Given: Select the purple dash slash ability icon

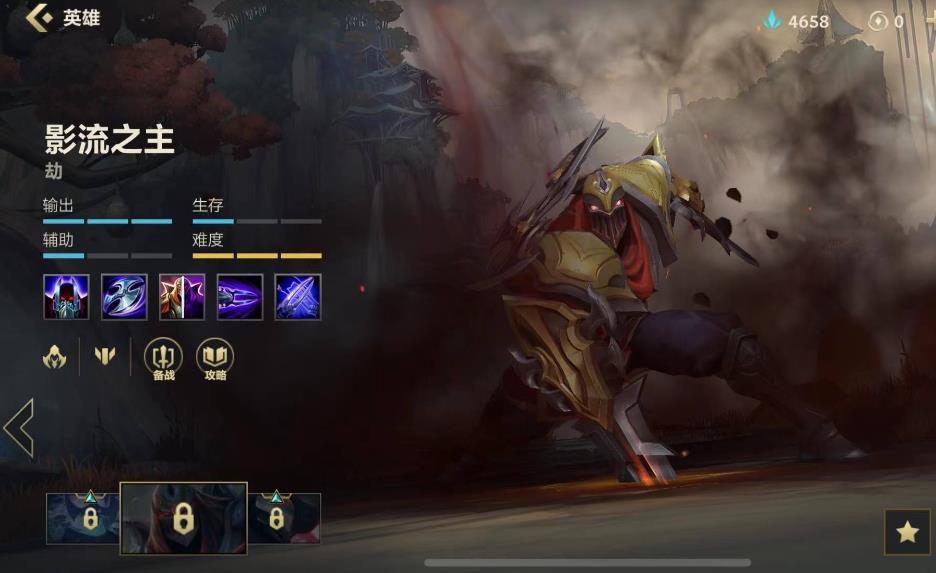Looking at the screenshot, I should pos(240,297).
